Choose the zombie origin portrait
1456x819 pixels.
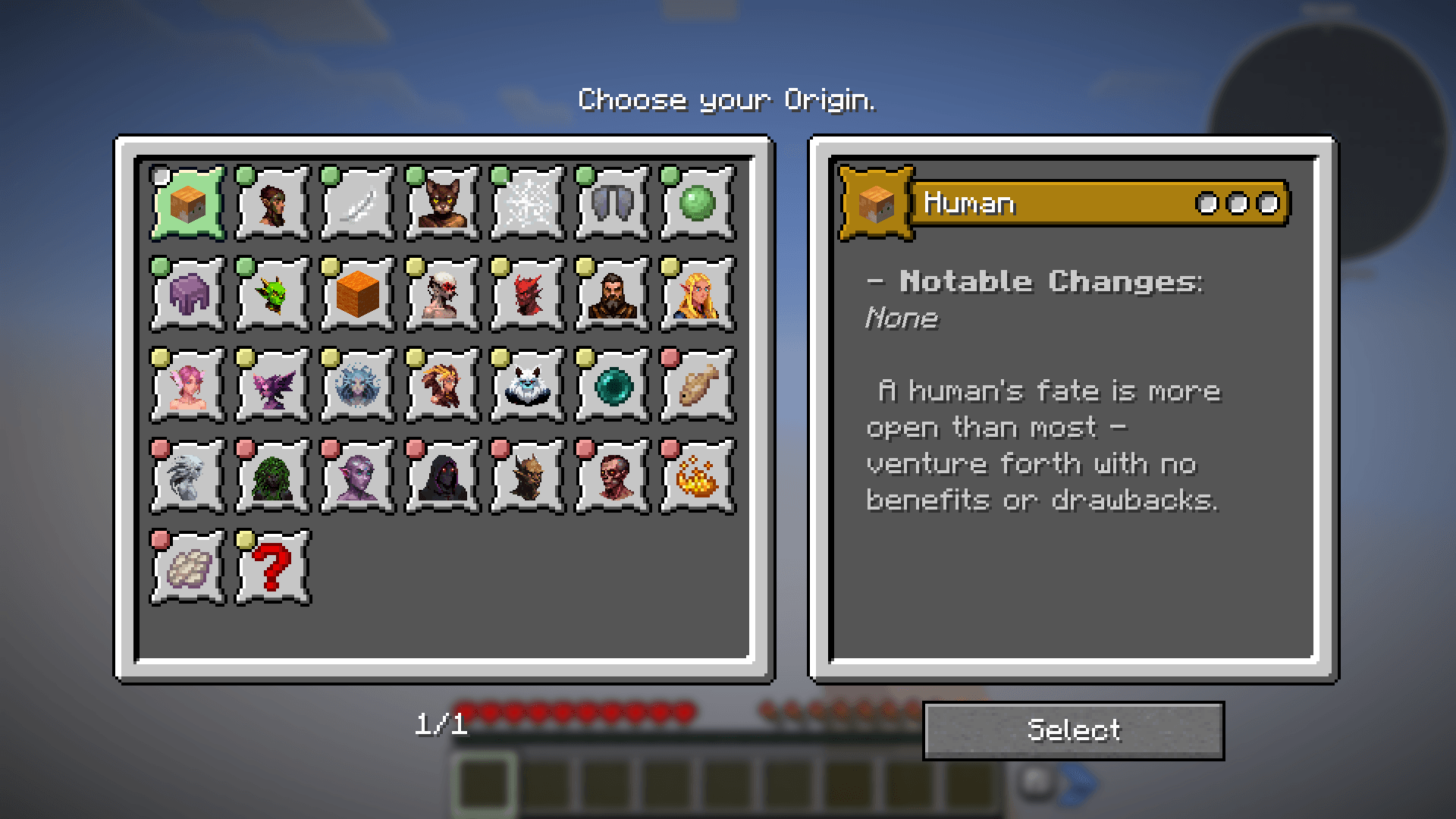(611, 474)
